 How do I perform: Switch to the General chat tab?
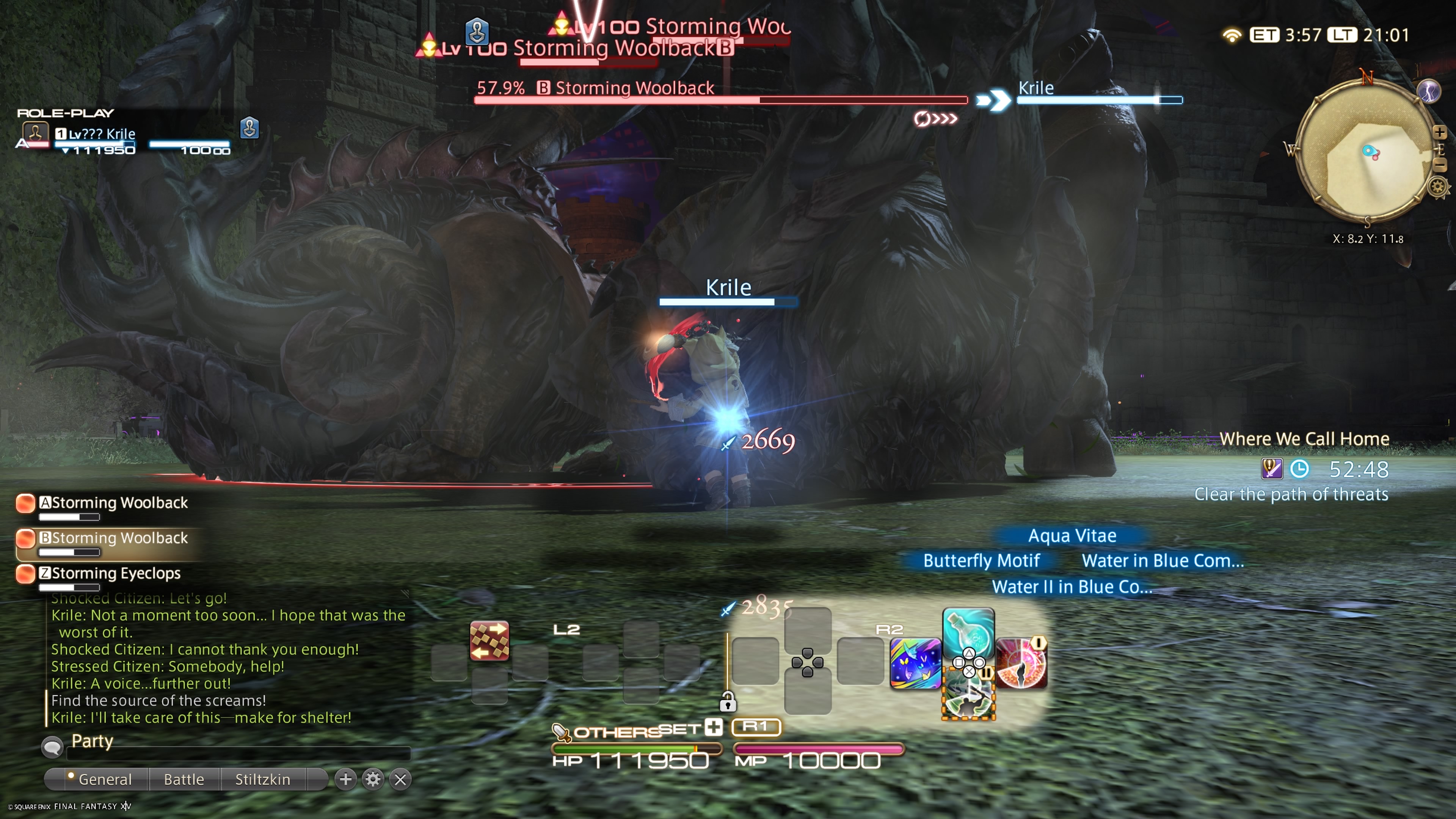104,780
